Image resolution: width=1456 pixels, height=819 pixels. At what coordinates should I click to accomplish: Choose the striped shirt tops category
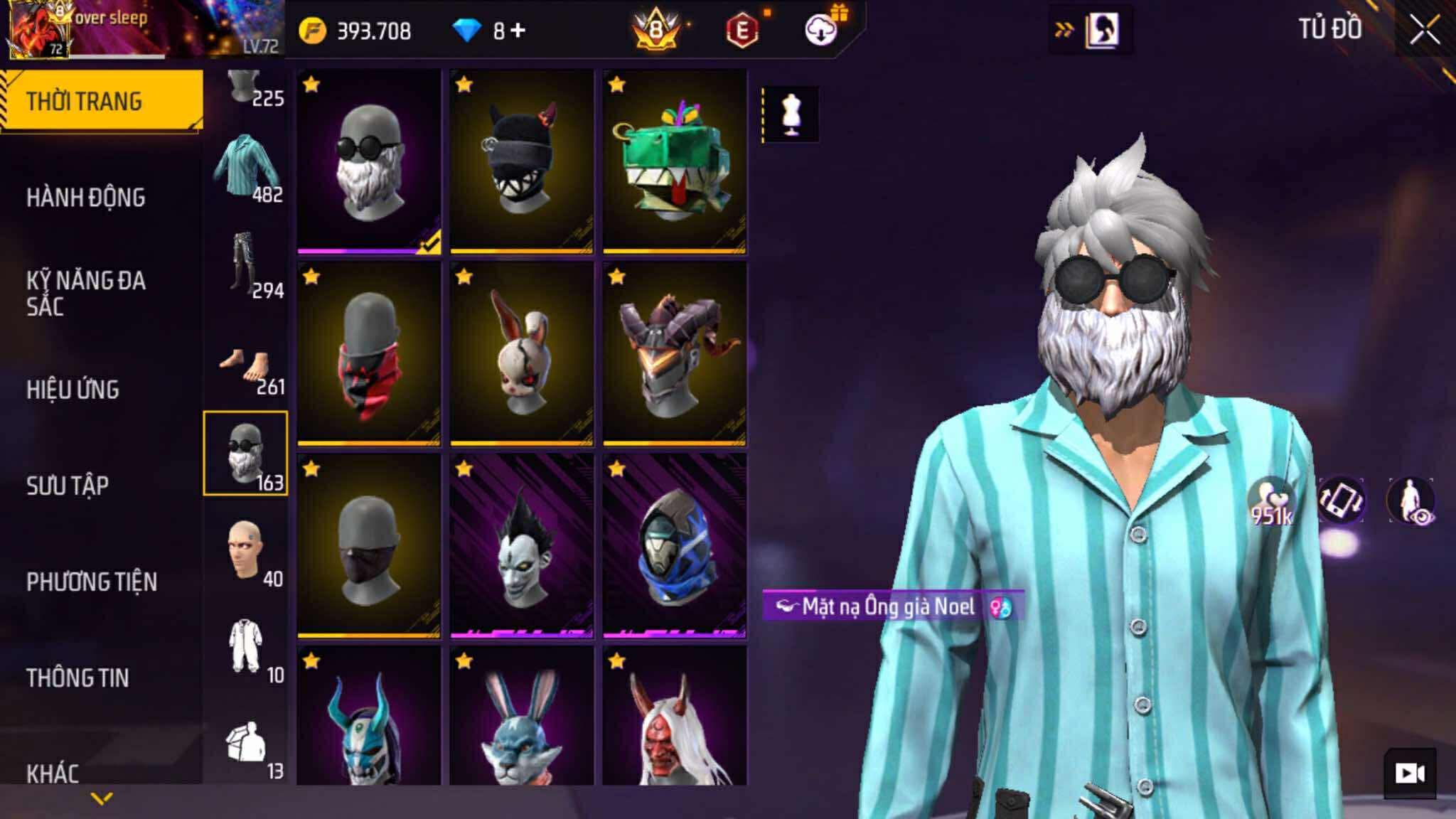[246, 168]
